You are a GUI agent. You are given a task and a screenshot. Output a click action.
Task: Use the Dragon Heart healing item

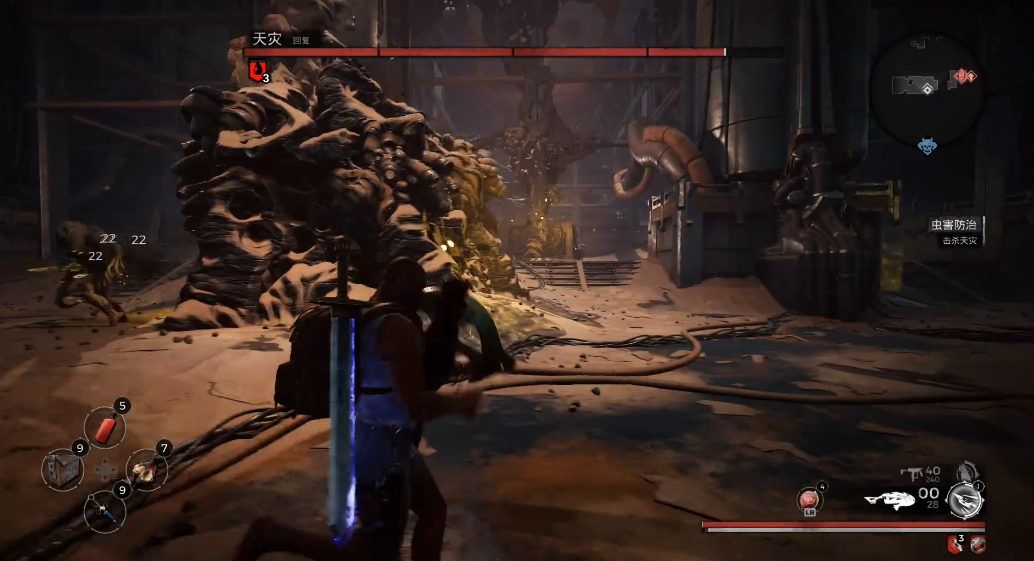click(x=809, y=500)
